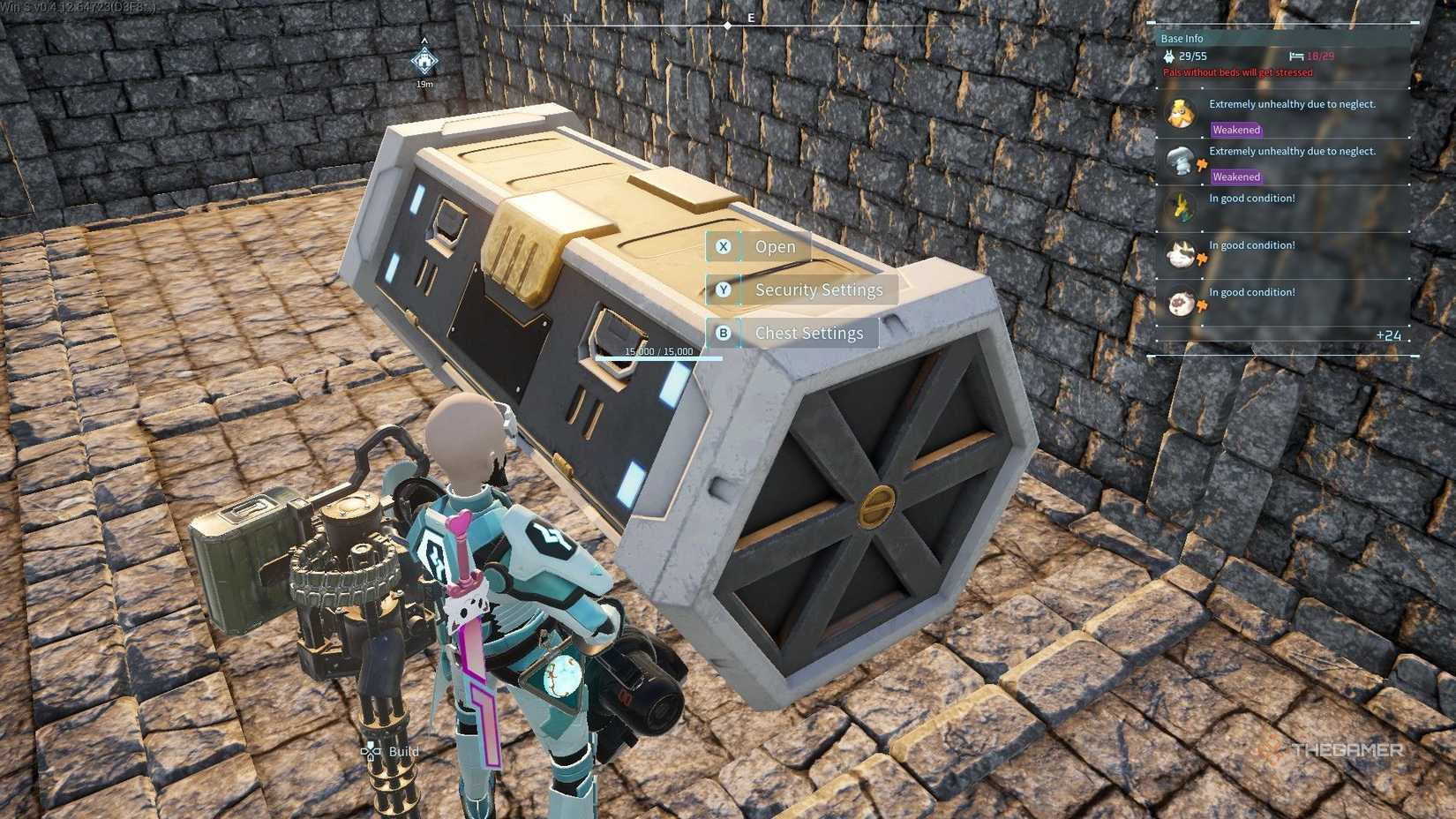The width and height of the screenshot is (1456, 819).
Task: Click the pal count icon showing 29/55
Action: tap(1170, 55)
